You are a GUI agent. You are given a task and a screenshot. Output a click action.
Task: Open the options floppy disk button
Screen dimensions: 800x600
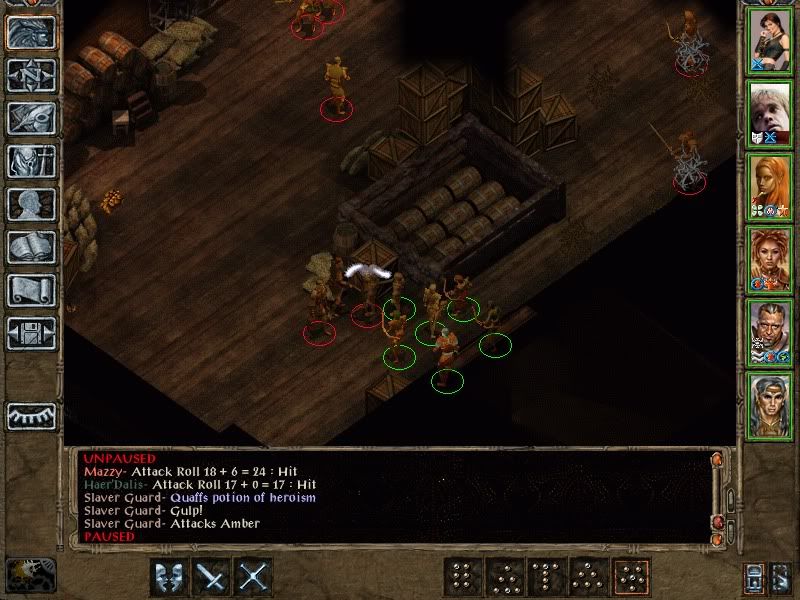coord(30,333)
